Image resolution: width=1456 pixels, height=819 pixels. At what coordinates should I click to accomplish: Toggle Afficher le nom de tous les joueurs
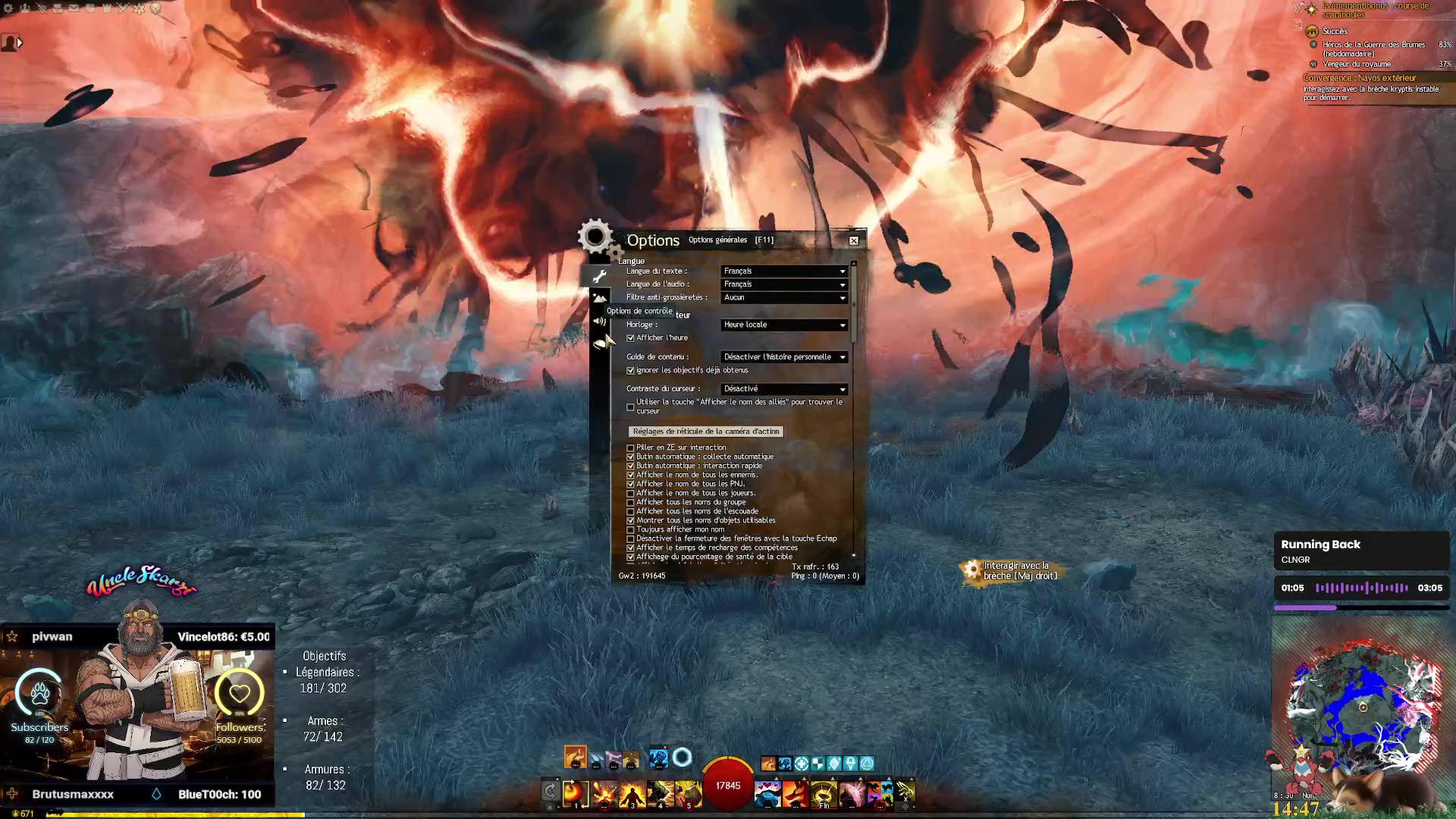pos(631,494)
